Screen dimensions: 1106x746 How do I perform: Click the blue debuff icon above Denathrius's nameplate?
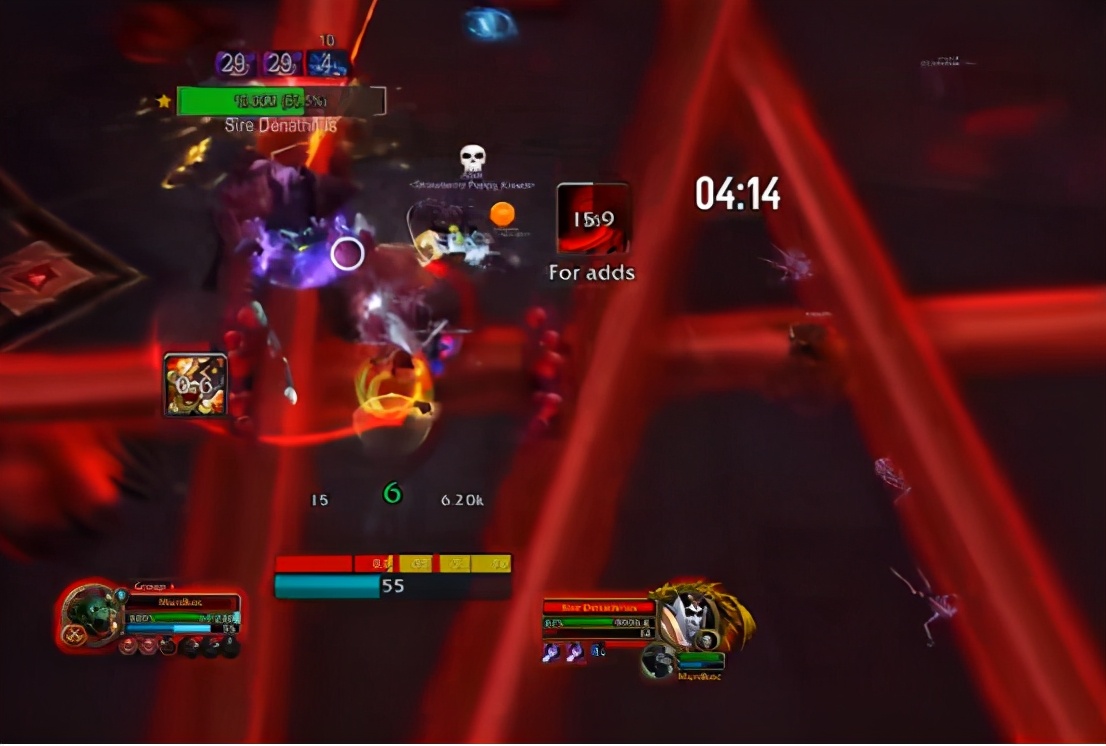click(328, 63)
